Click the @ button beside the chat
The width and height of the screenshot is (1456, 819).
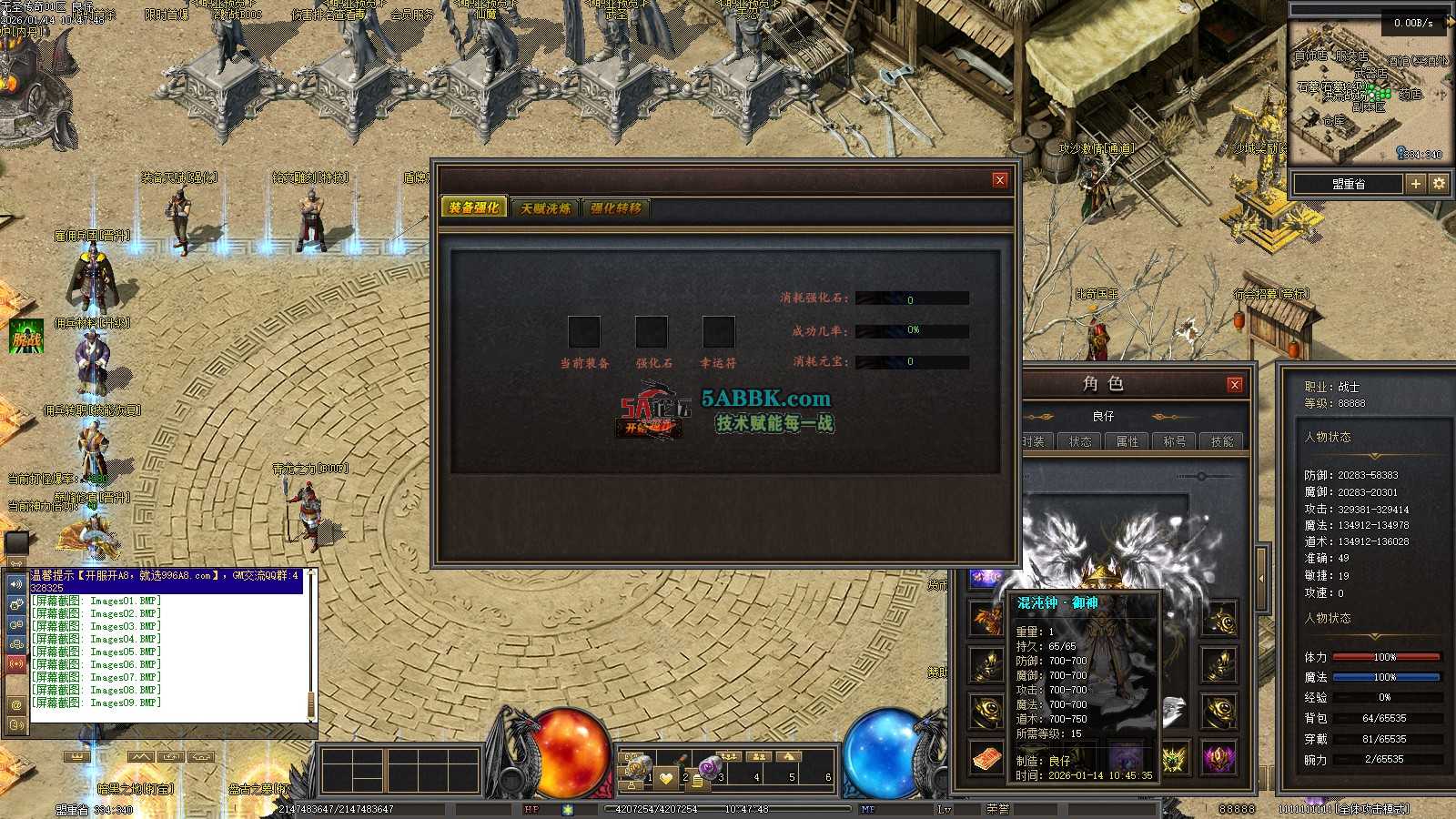(x=16, y=704)
